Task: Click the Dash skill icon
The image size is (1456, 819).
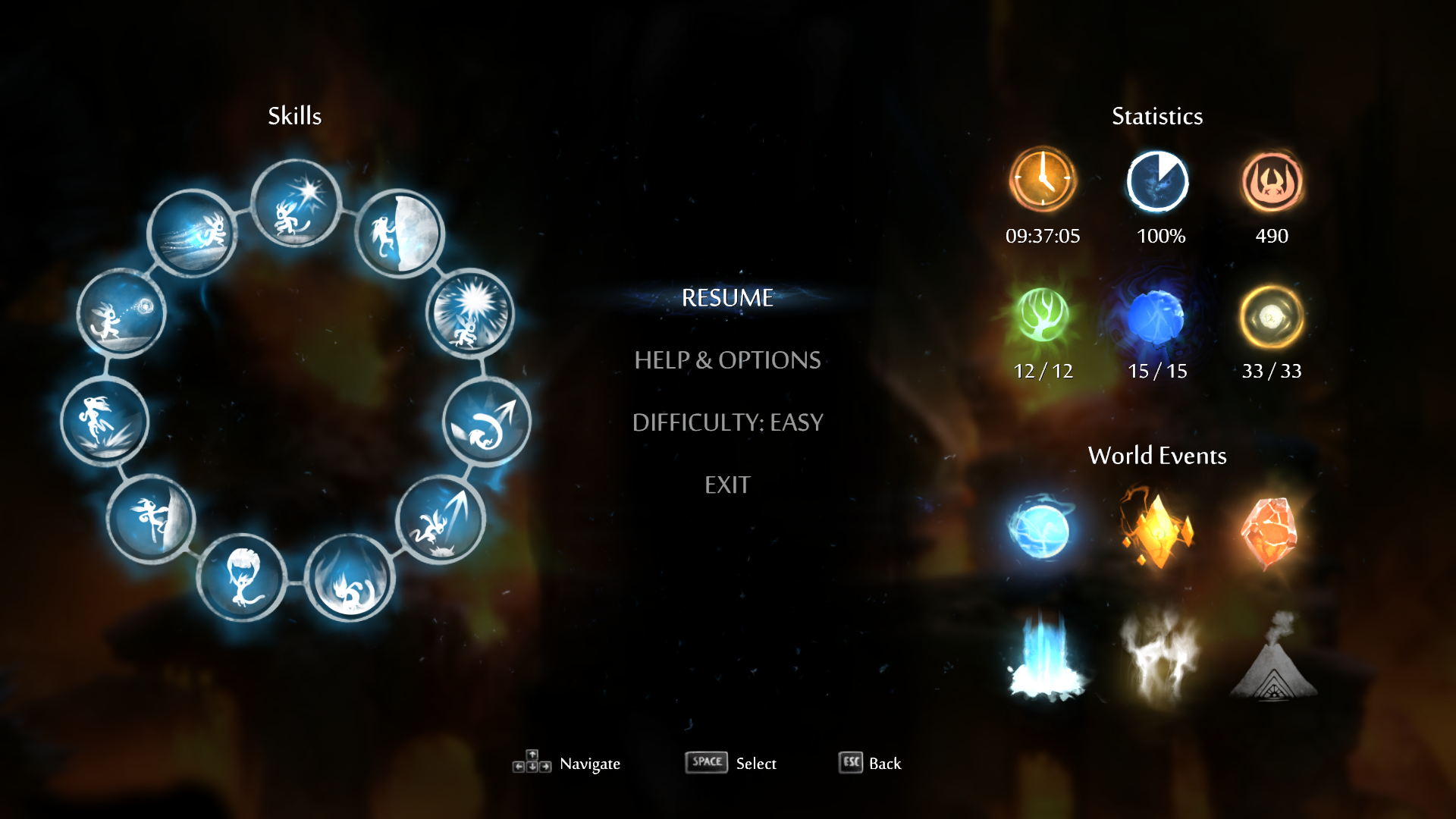Action: [x=192, y=234]
